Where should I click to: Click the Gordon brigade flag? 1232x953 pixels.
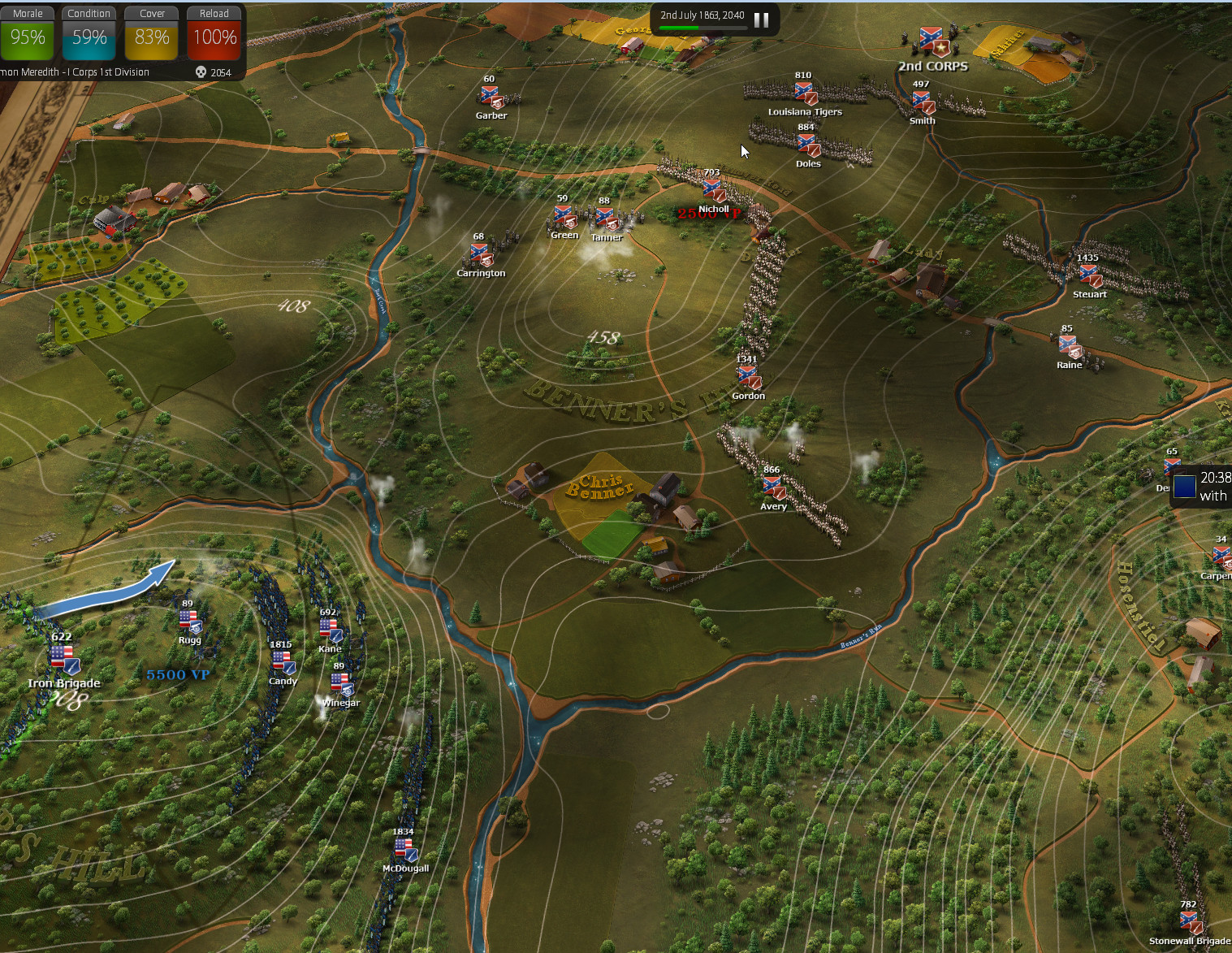[x=748, y=377]
